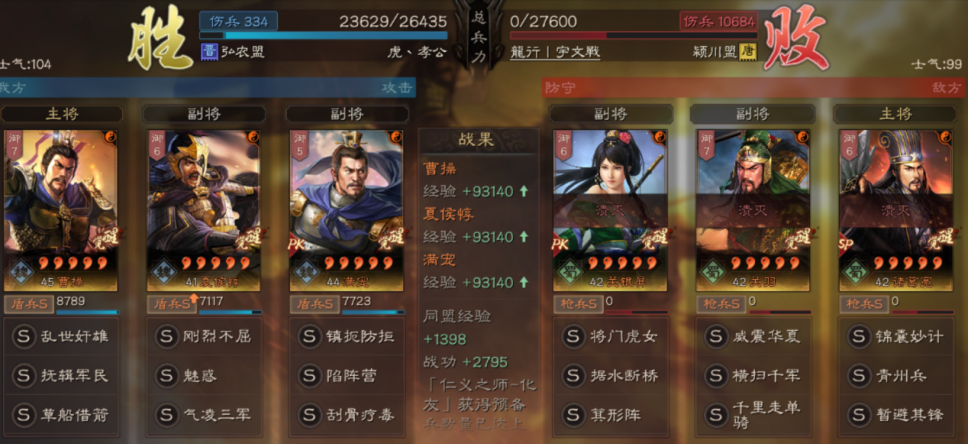Show details for skill 乱世奸雄

[x=61, y=337]
